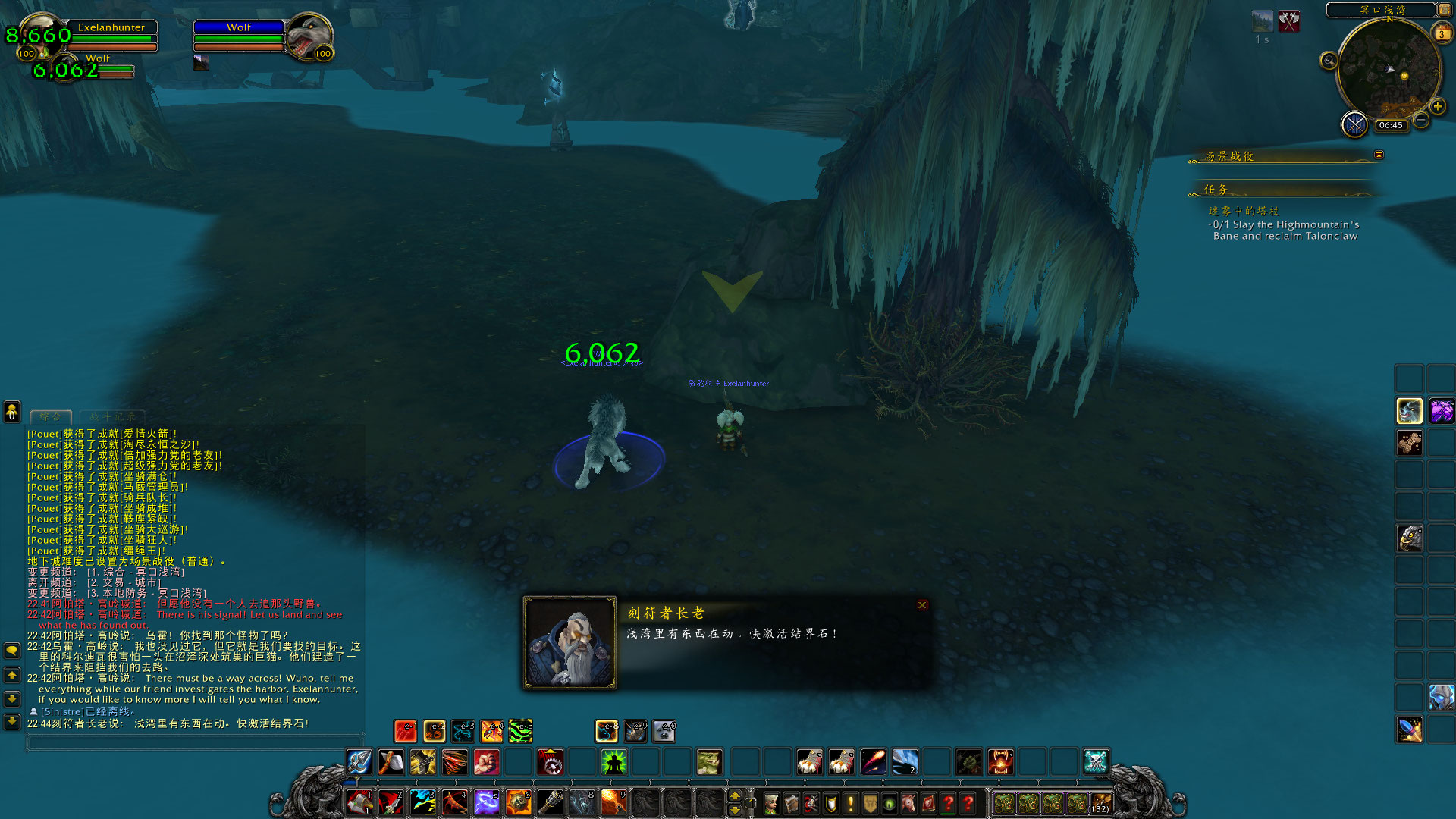Collapse the scenario objective tracker
Image resolution: width=1456 pixels, height=819 pixels.
pyautogui.click(x=1379, y=155)
